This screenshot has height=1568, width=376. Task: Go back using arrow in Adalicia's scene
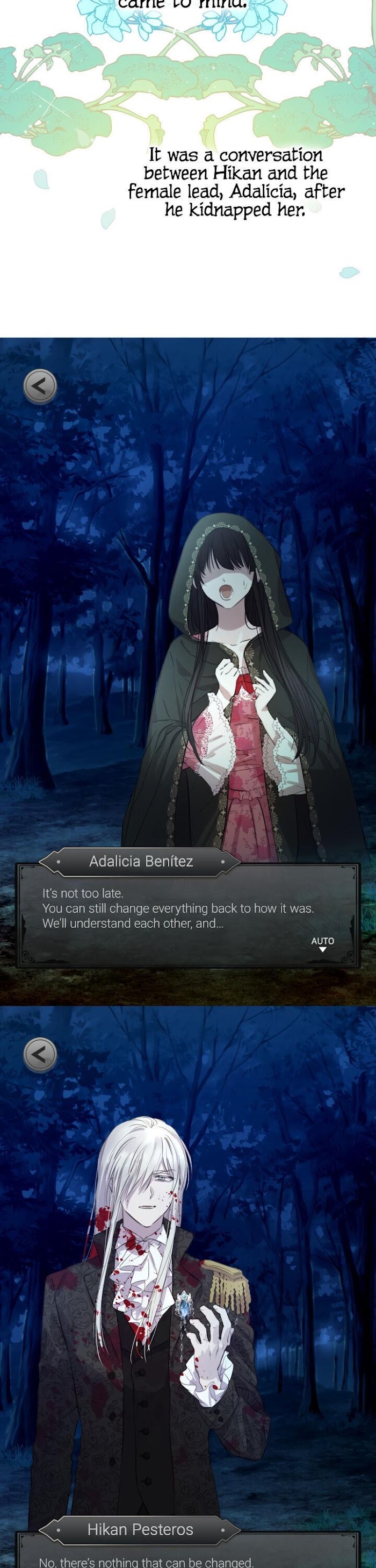coord(40,386)
